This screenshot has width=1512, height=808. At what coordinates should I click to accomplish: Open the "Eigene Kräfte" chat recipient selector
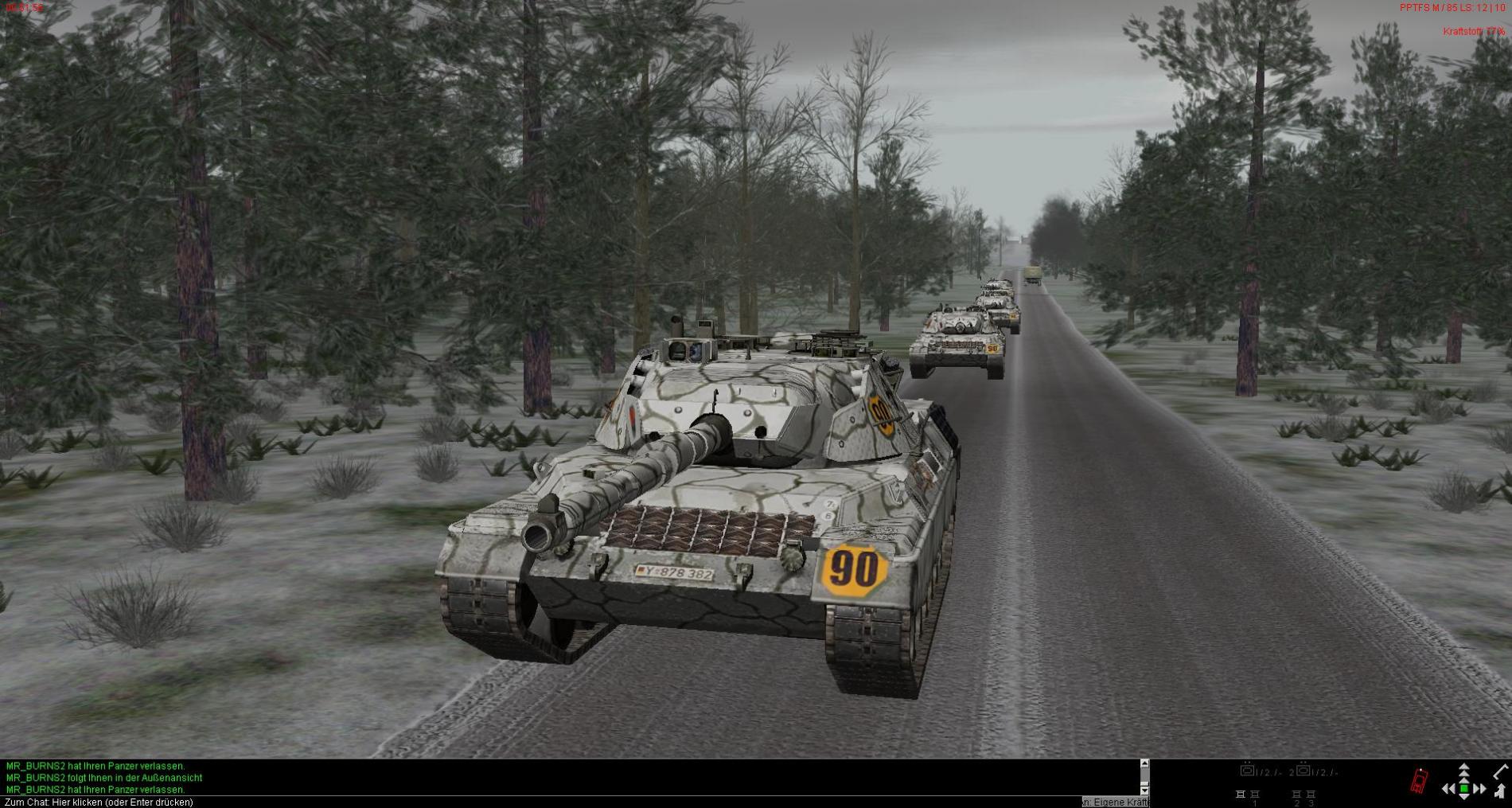coord(1116,802)
